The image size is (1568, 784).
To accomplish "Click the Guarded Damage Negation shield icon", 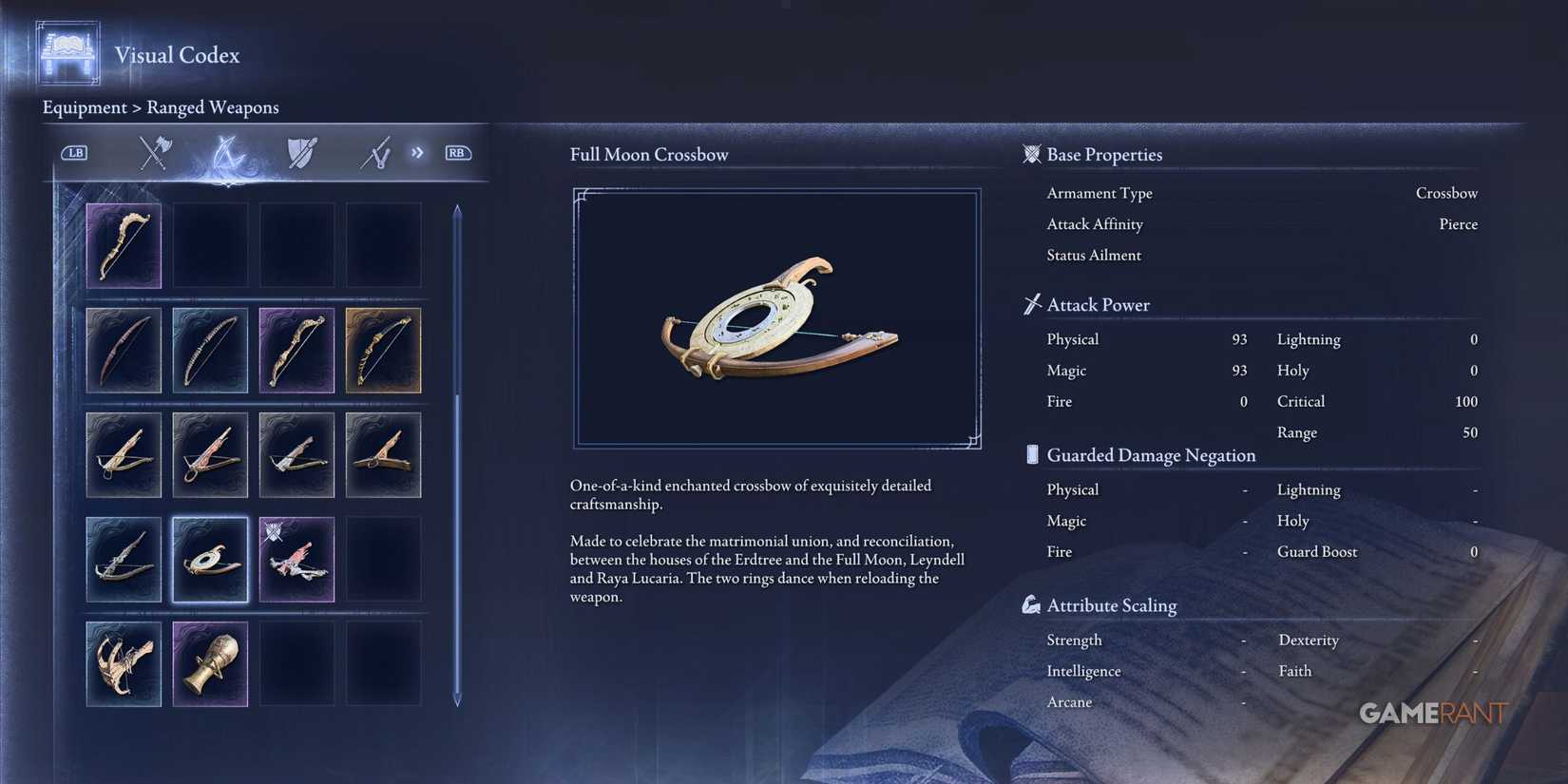I will coord(1032,454).
